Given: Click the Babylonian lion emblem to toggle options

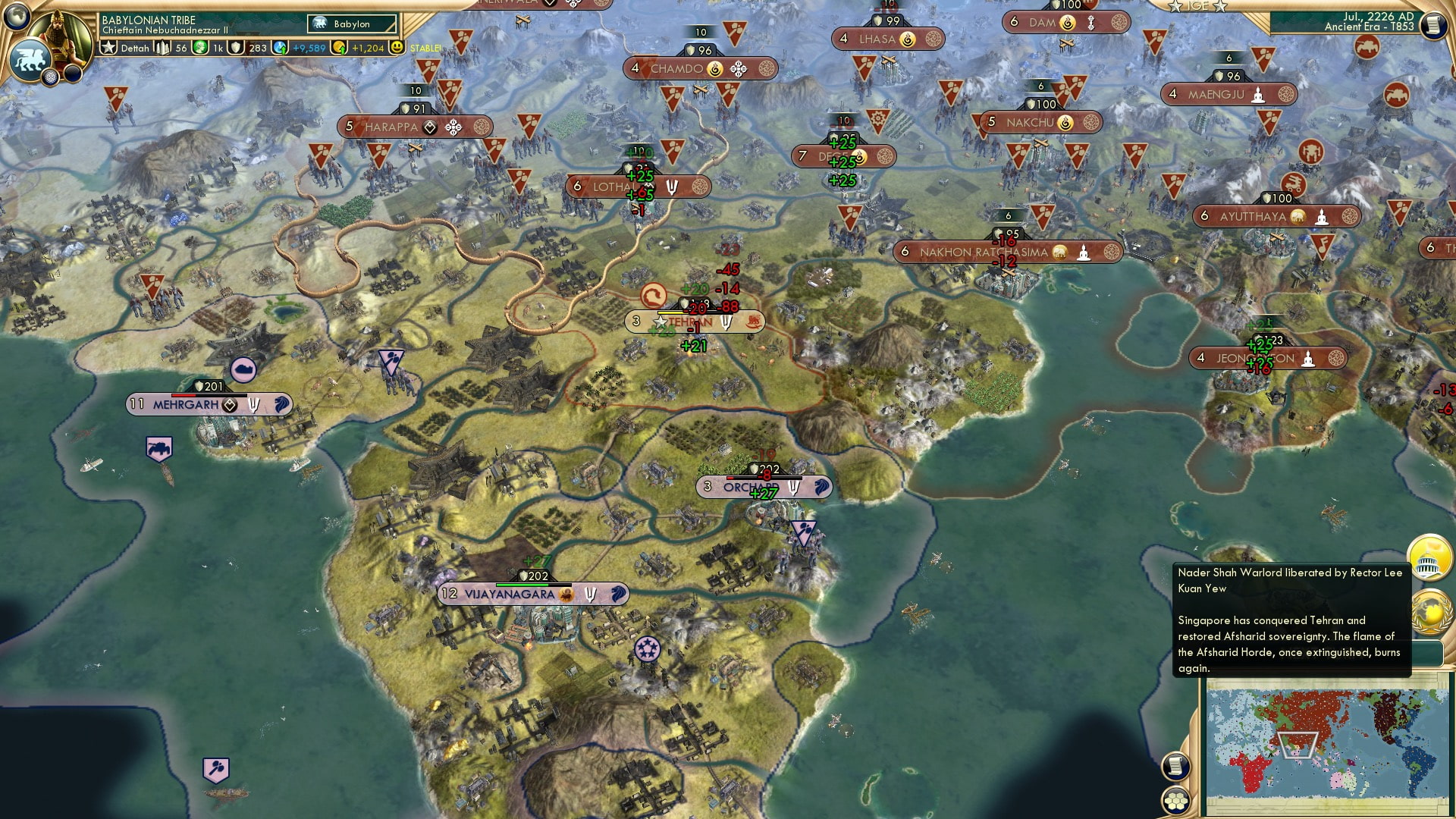Looking at the screenshot, I should [x=30, y=59].
